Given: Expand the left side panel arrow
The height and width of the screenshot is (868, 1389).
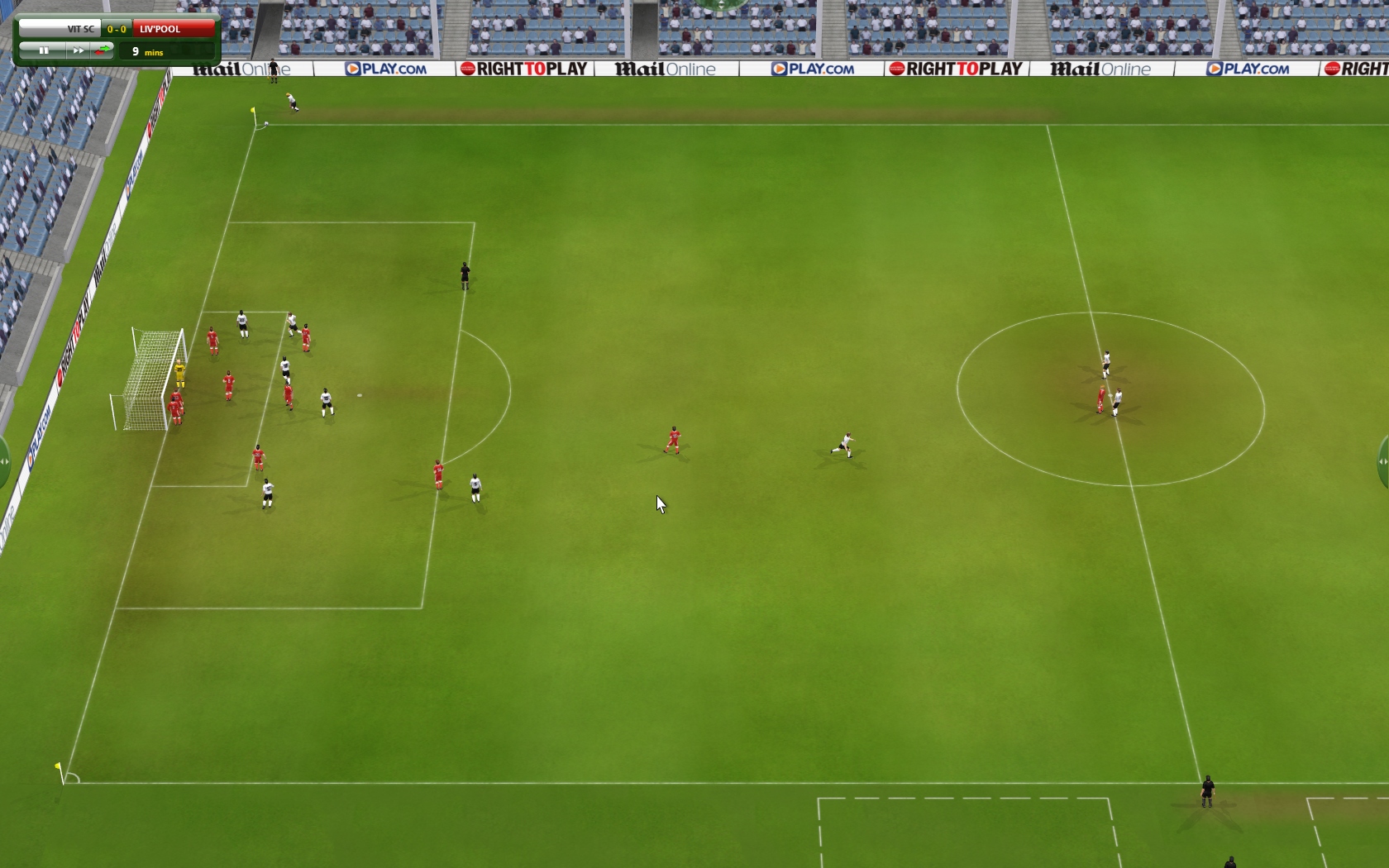Looking at the screenshot, I should [x=3, y=462].
